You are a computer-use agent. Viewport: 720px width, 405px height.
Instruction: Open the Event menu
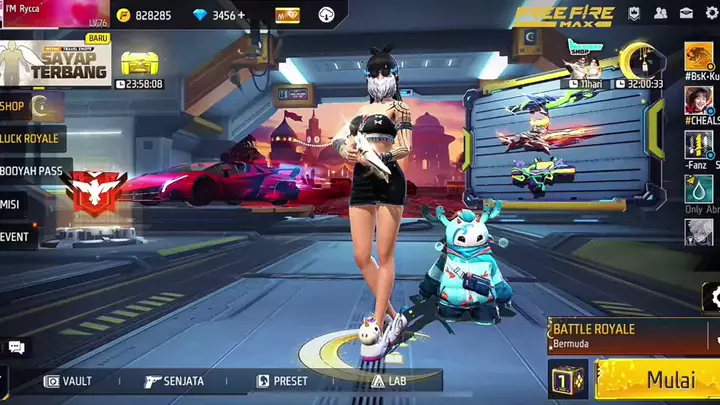(16, 237)
